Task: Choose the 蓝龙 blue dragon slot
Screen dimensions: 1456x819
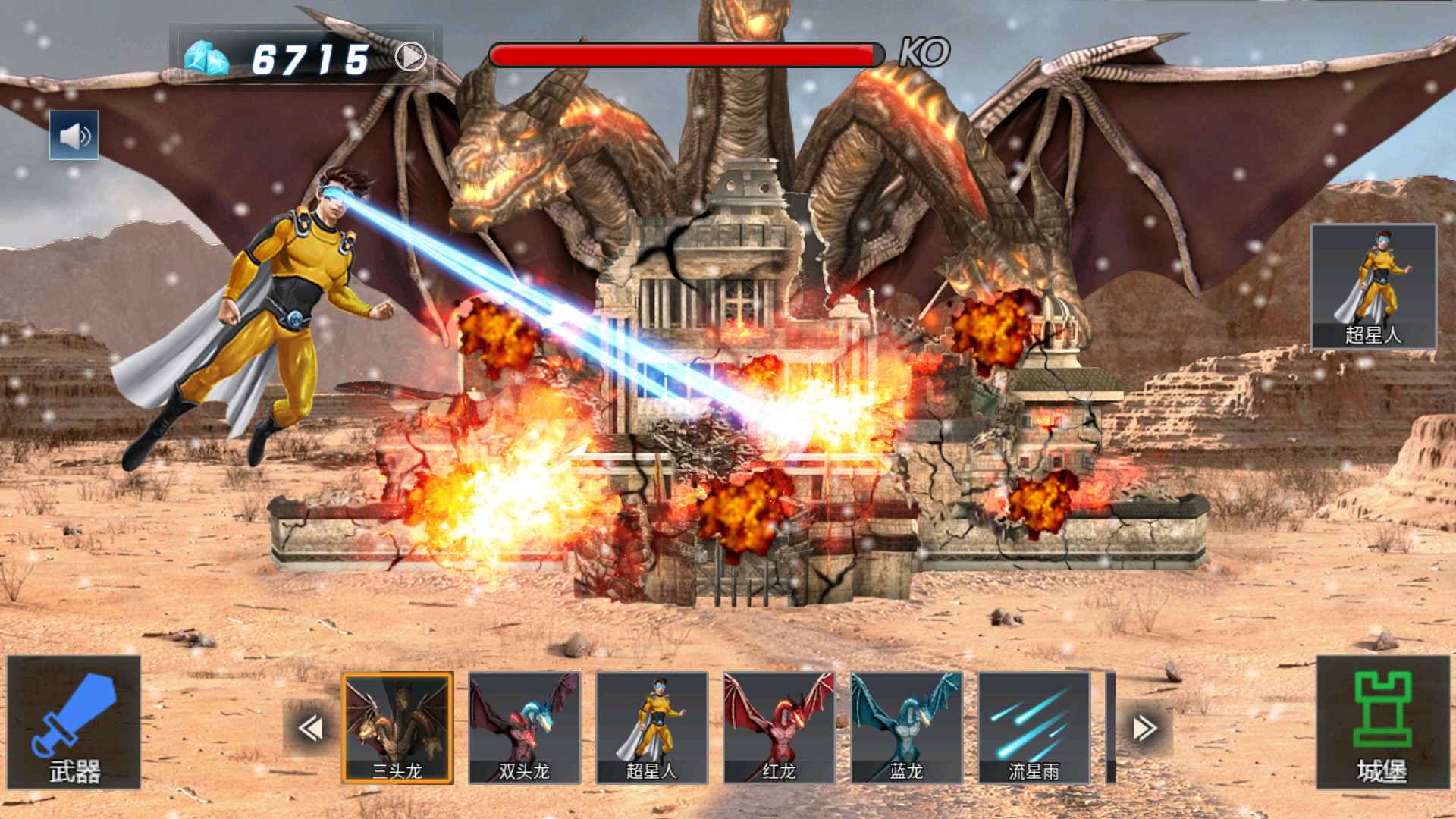Action: point(906,727)
